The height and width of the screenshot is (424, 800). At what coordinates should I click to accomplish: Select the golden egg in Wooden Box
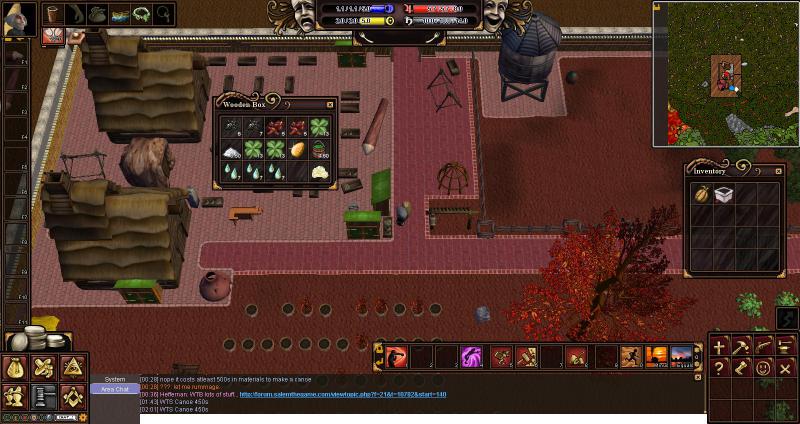(x=299, y=149)
